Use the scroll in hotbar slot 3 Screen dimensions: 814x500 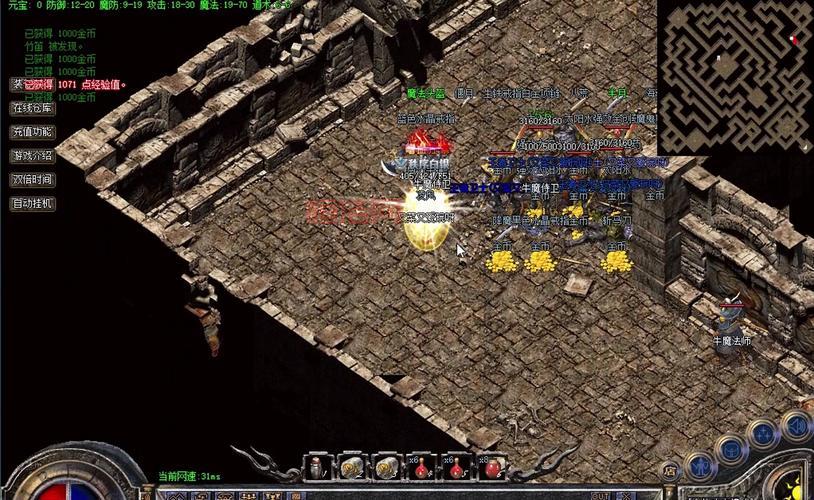click(x=385, y=466)
